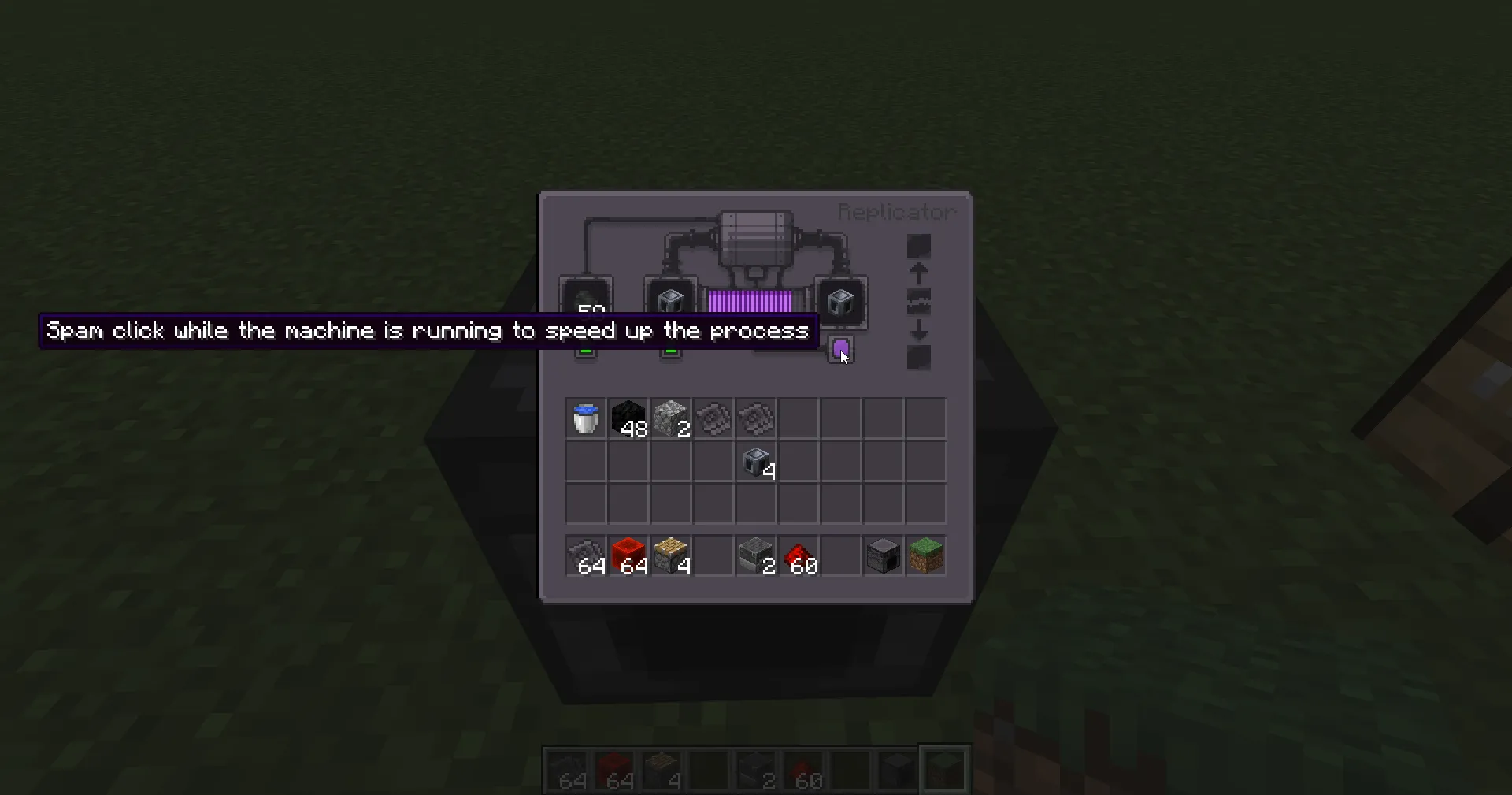Click the stack of 48 coal blocks
This screenshot has height=795, width=1512.
[x=628, y=418]
